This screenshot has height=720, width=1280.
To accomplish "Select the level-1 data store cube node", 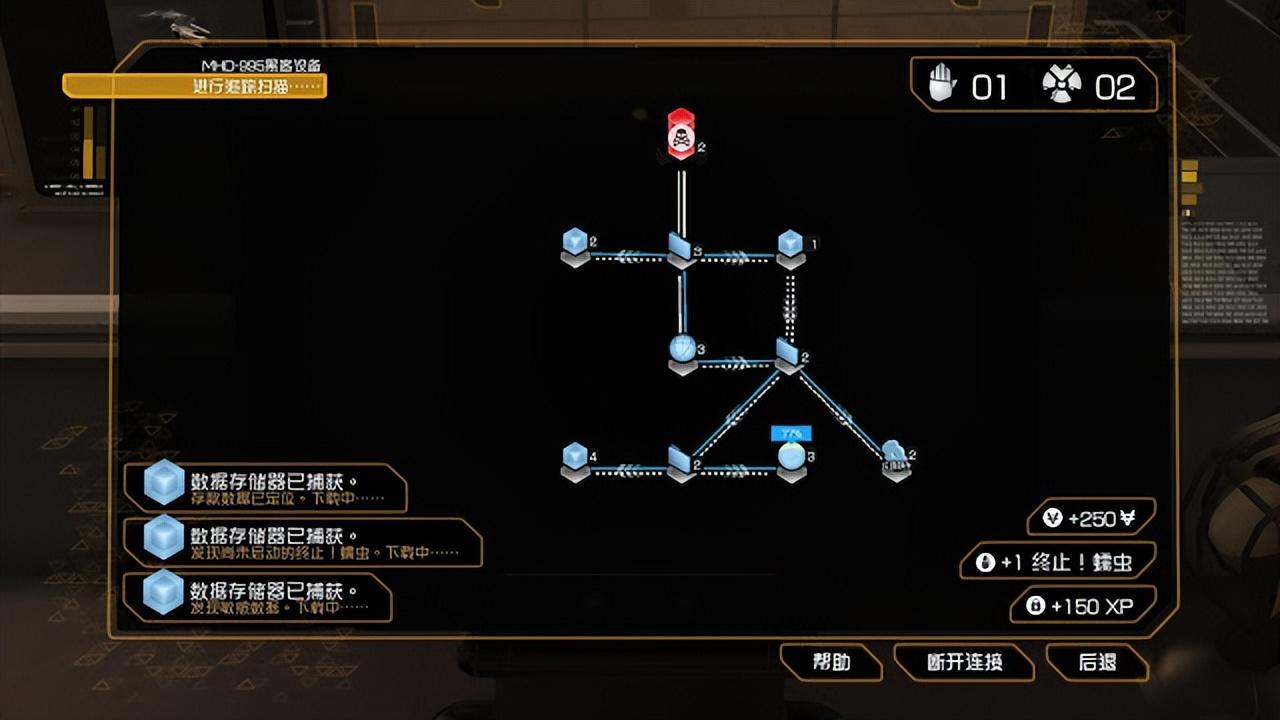I will pos(790,242).
